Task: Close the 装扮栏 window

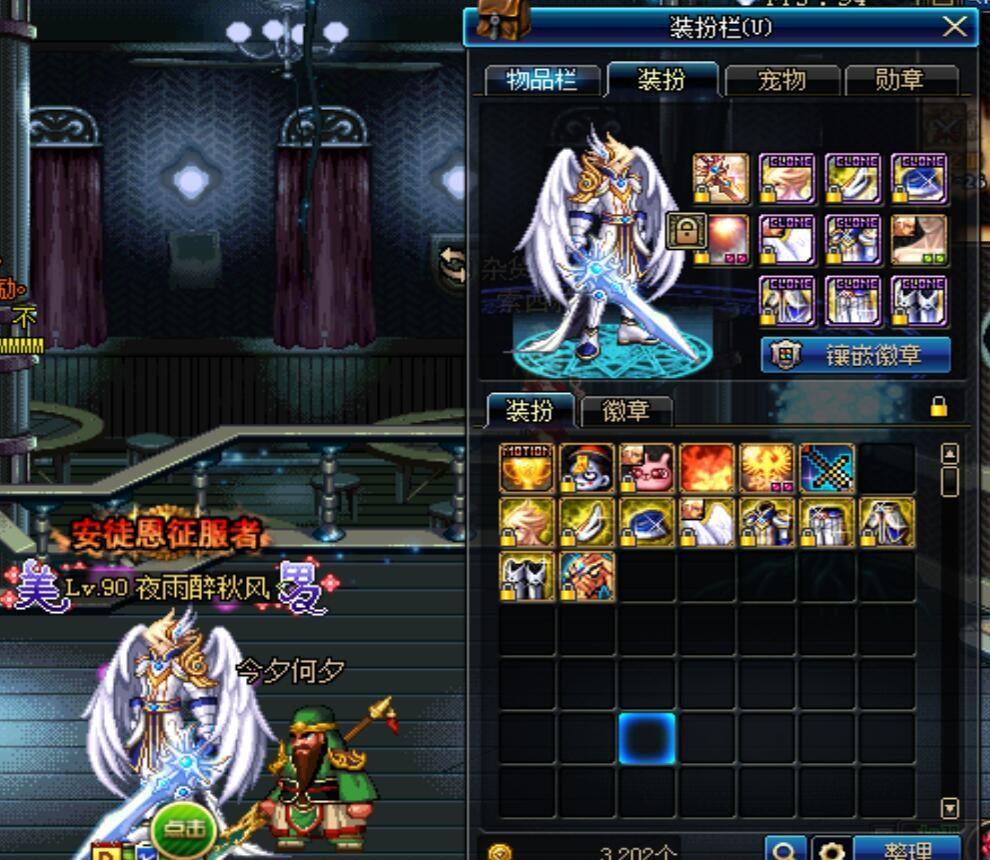Action: (x=954, y=27)
